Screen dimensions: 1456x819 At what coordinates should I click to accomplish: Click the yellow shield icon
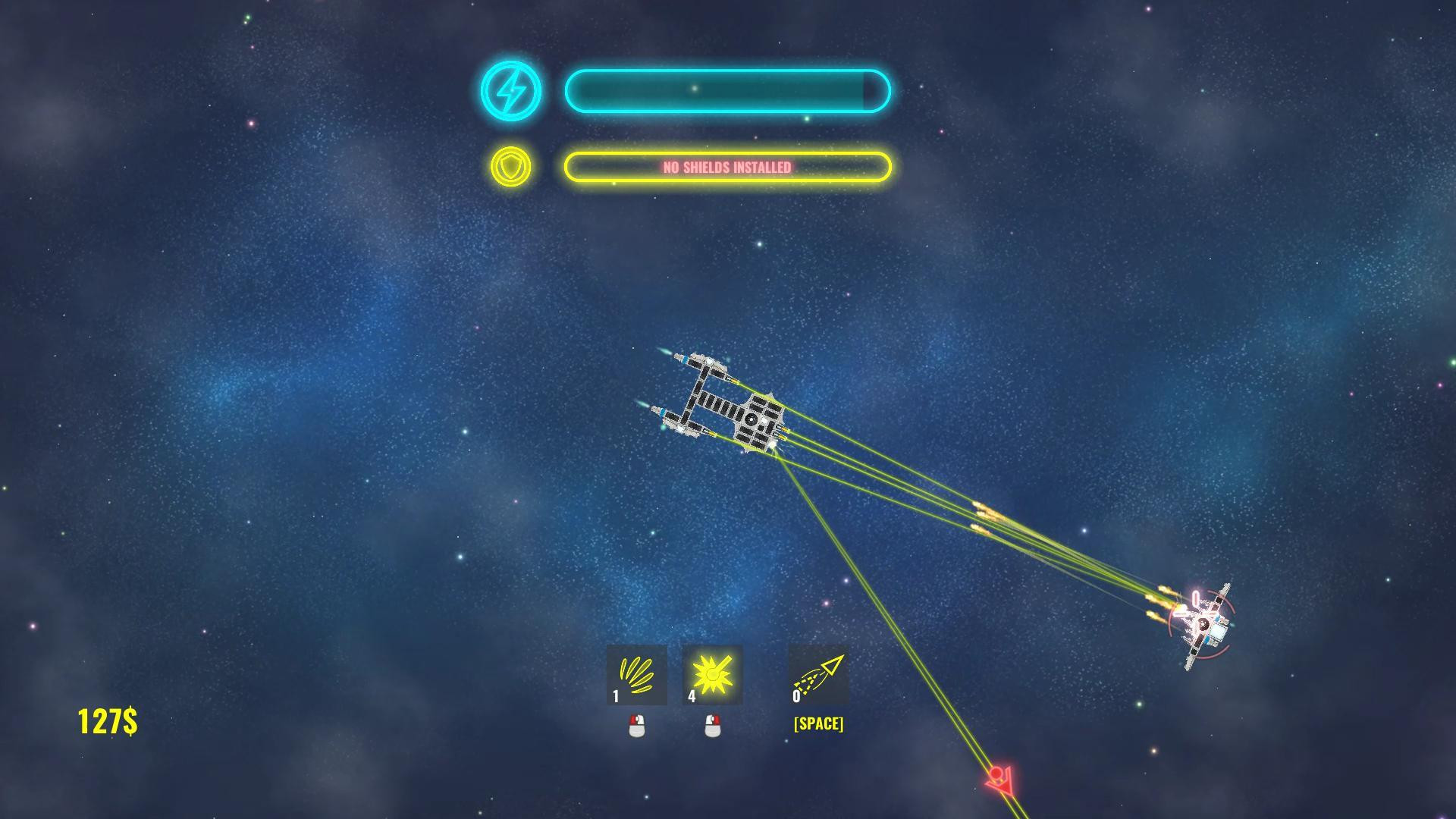pyautogui.click(x=511, y=167)
